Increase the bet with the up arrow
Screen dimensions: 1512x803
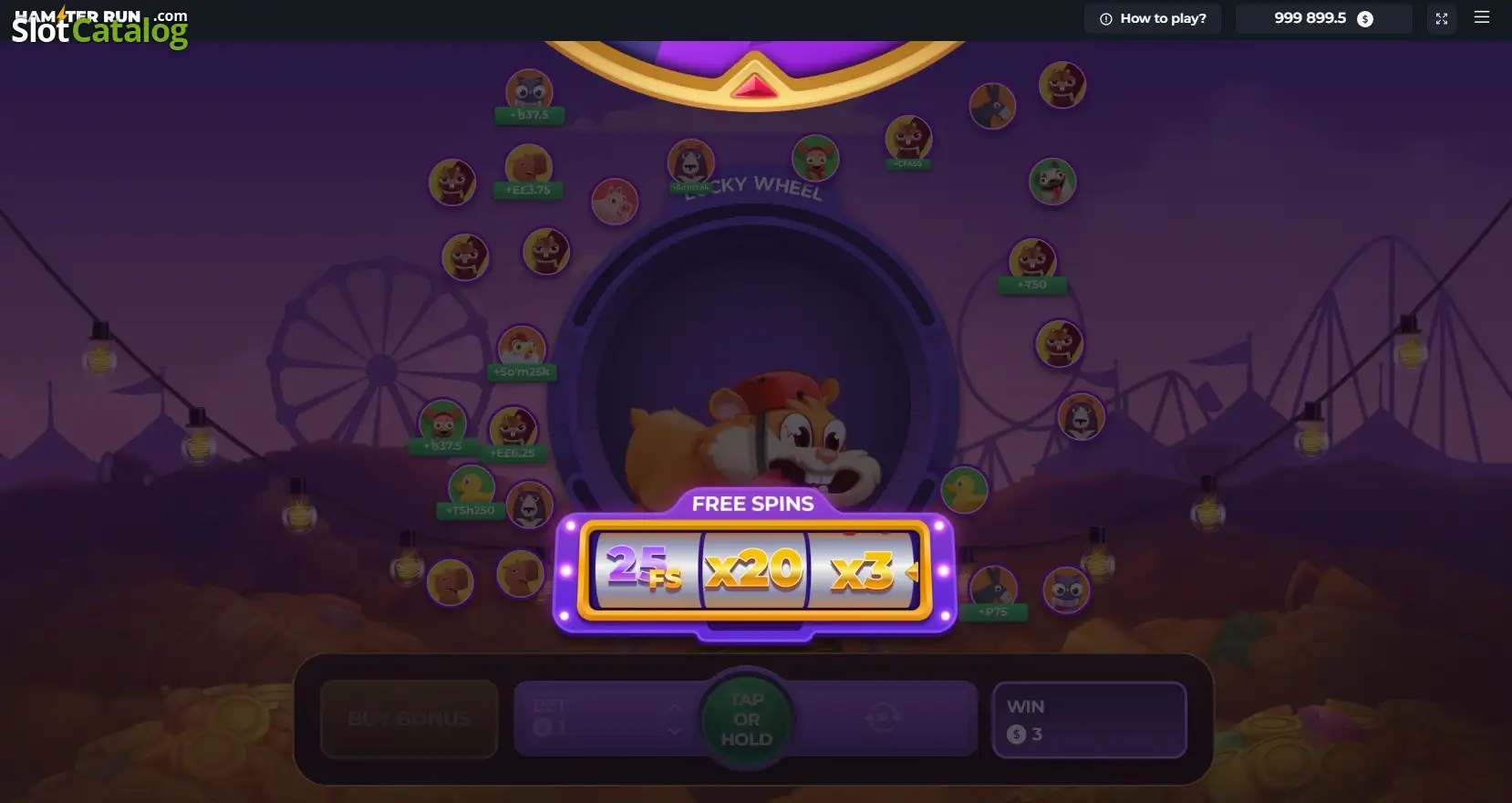(x=674, y=707)
